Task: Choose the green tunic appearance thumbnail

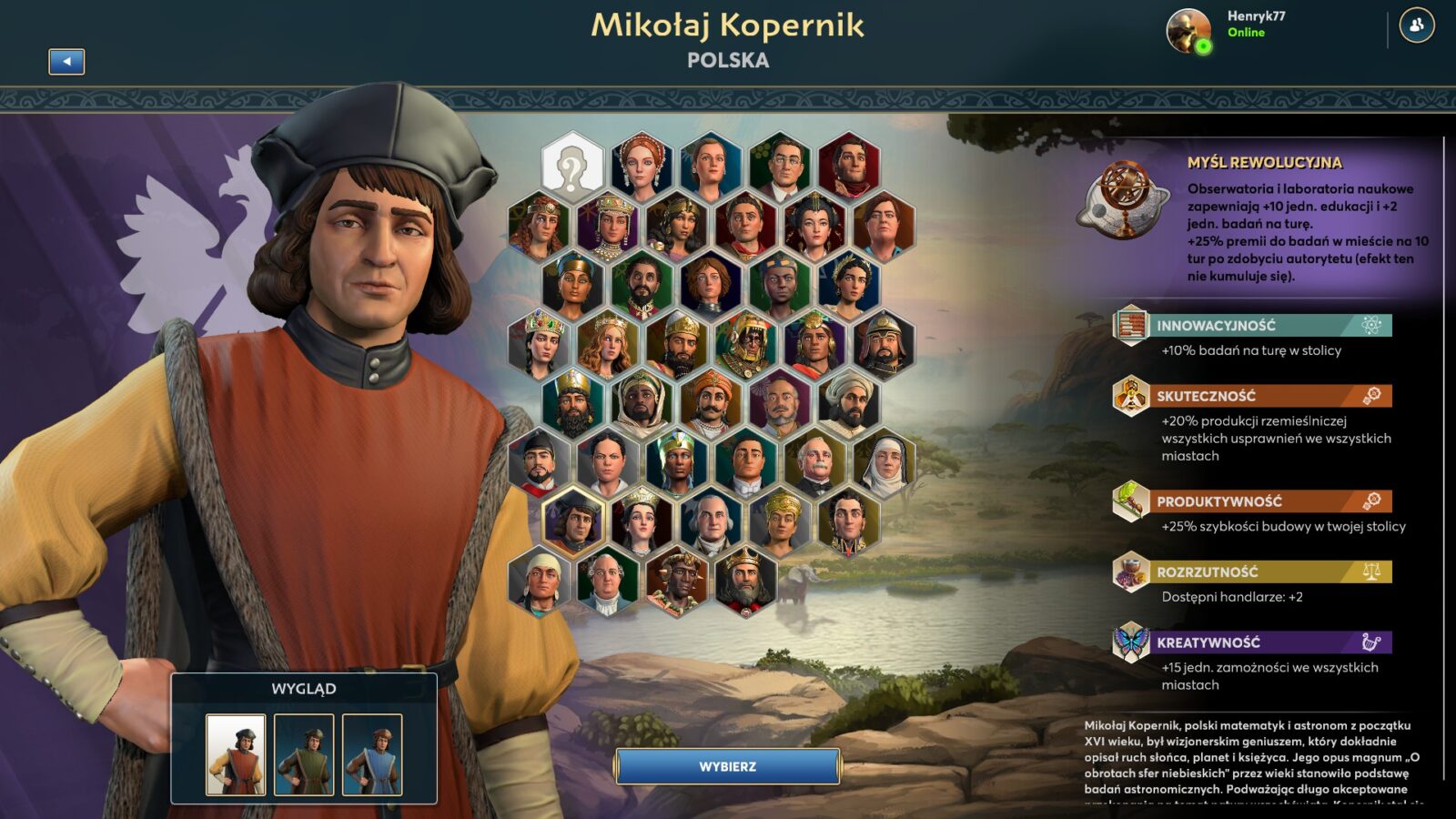Action: 304,754
